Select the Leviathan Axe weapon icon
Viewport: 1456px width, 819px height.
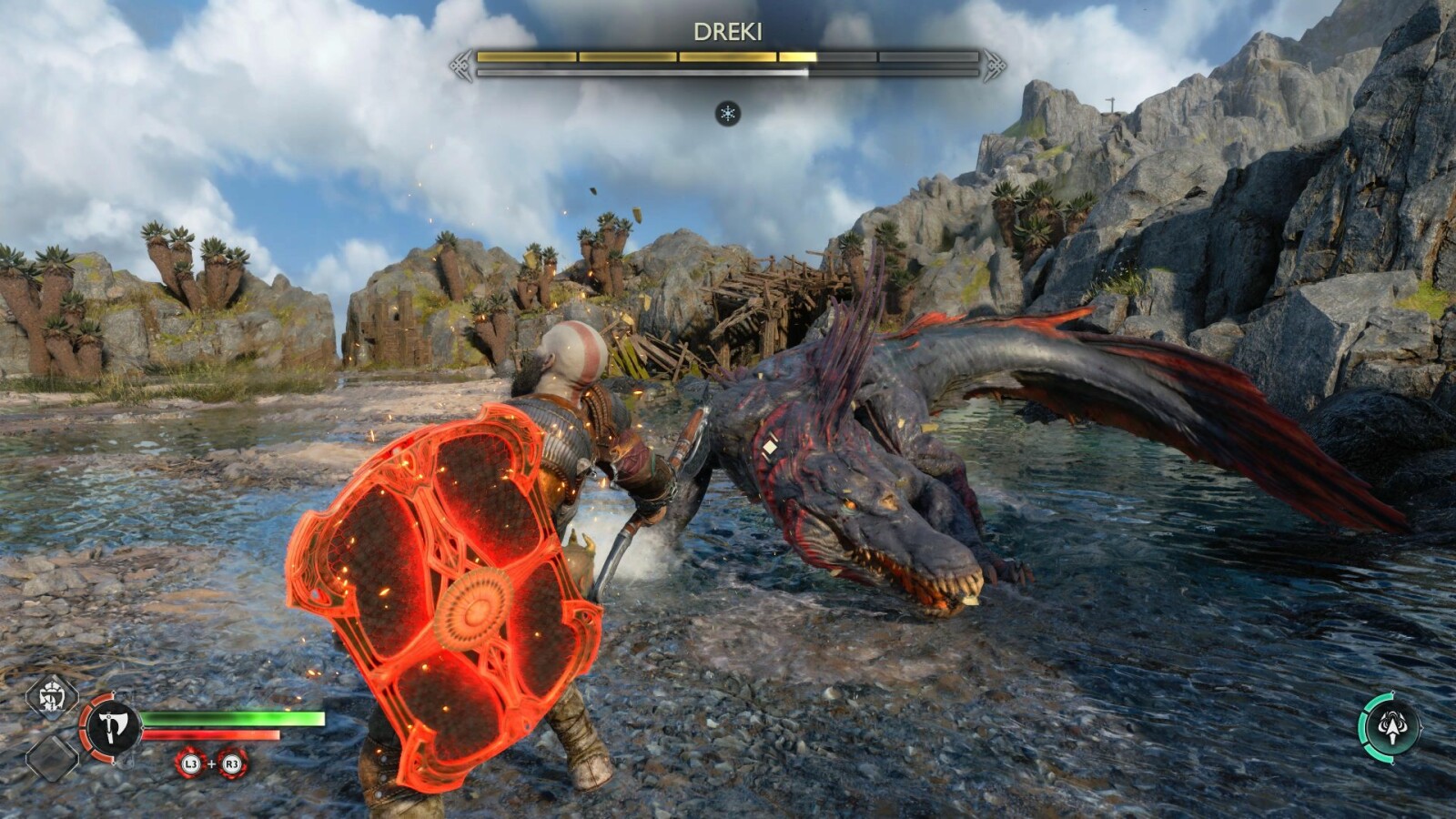[x=112, y=726]
